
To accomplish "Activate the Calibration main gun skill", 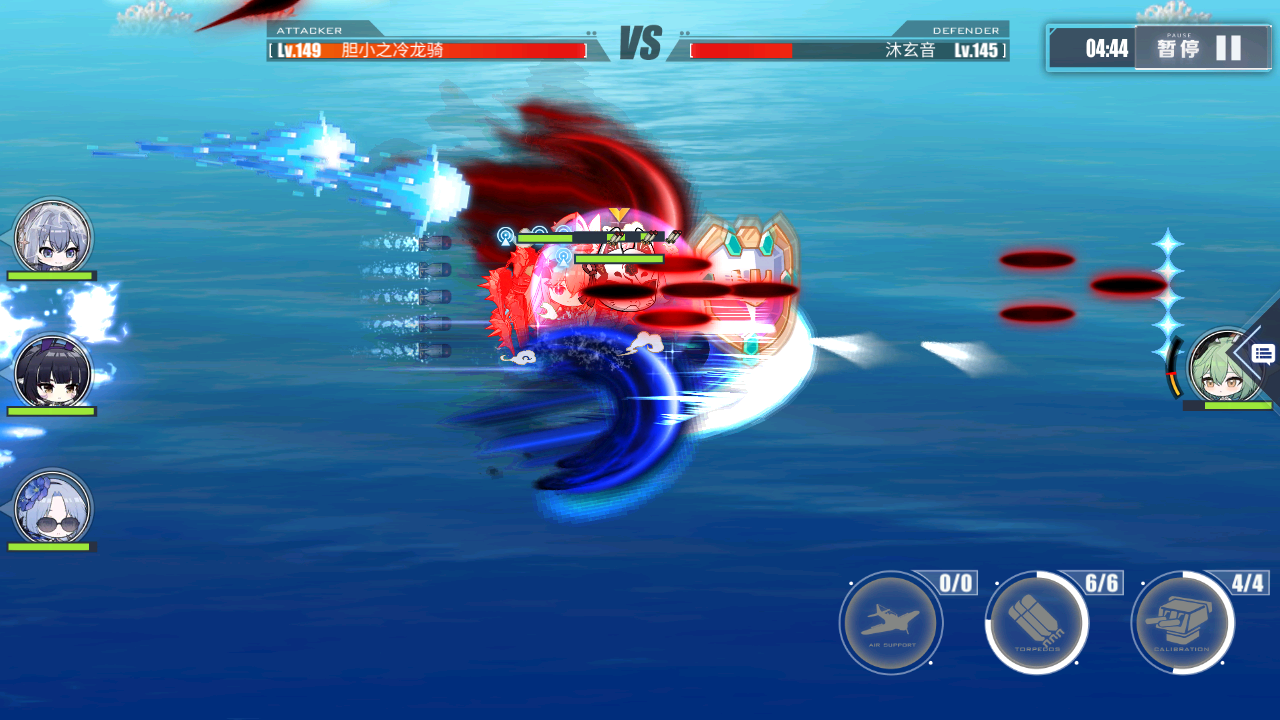I will coord(1182,624).
